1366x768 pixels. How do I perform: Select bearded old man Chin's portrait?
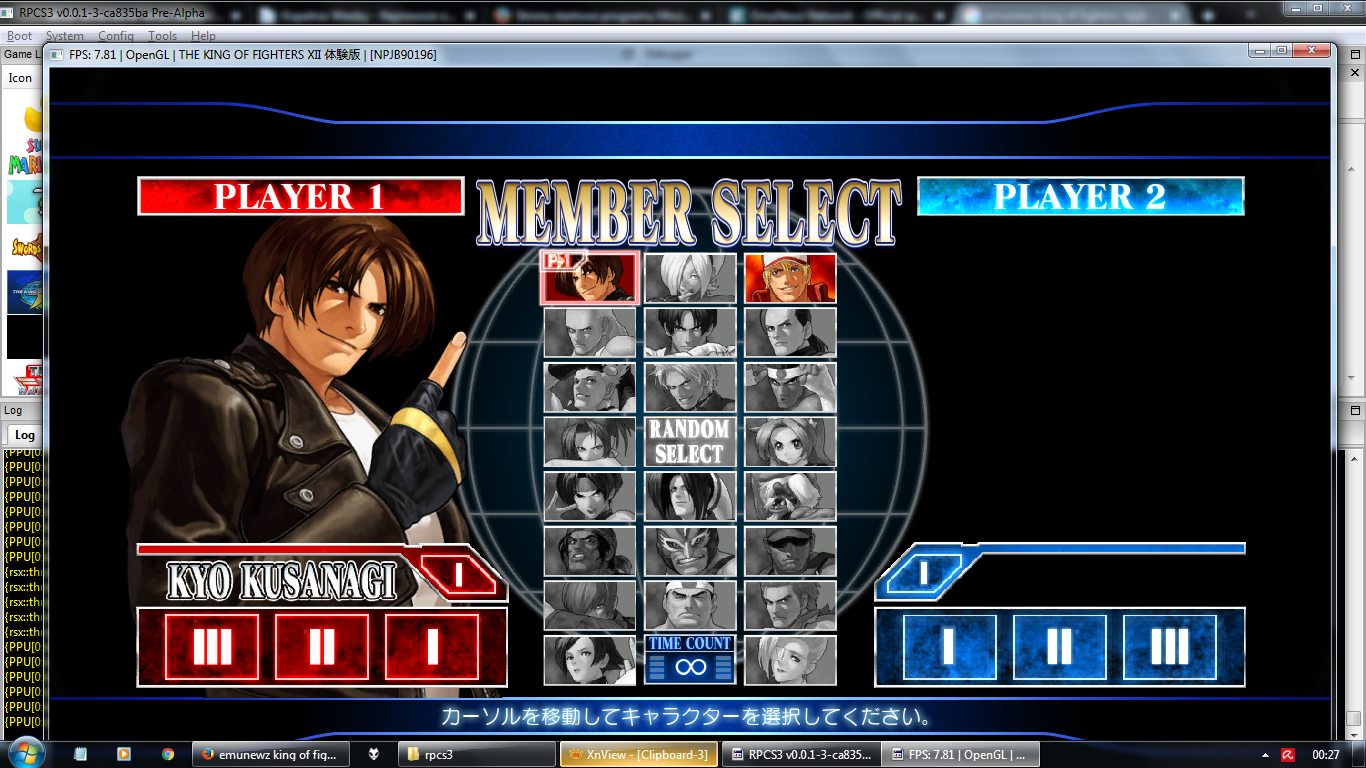pos(790,496)
